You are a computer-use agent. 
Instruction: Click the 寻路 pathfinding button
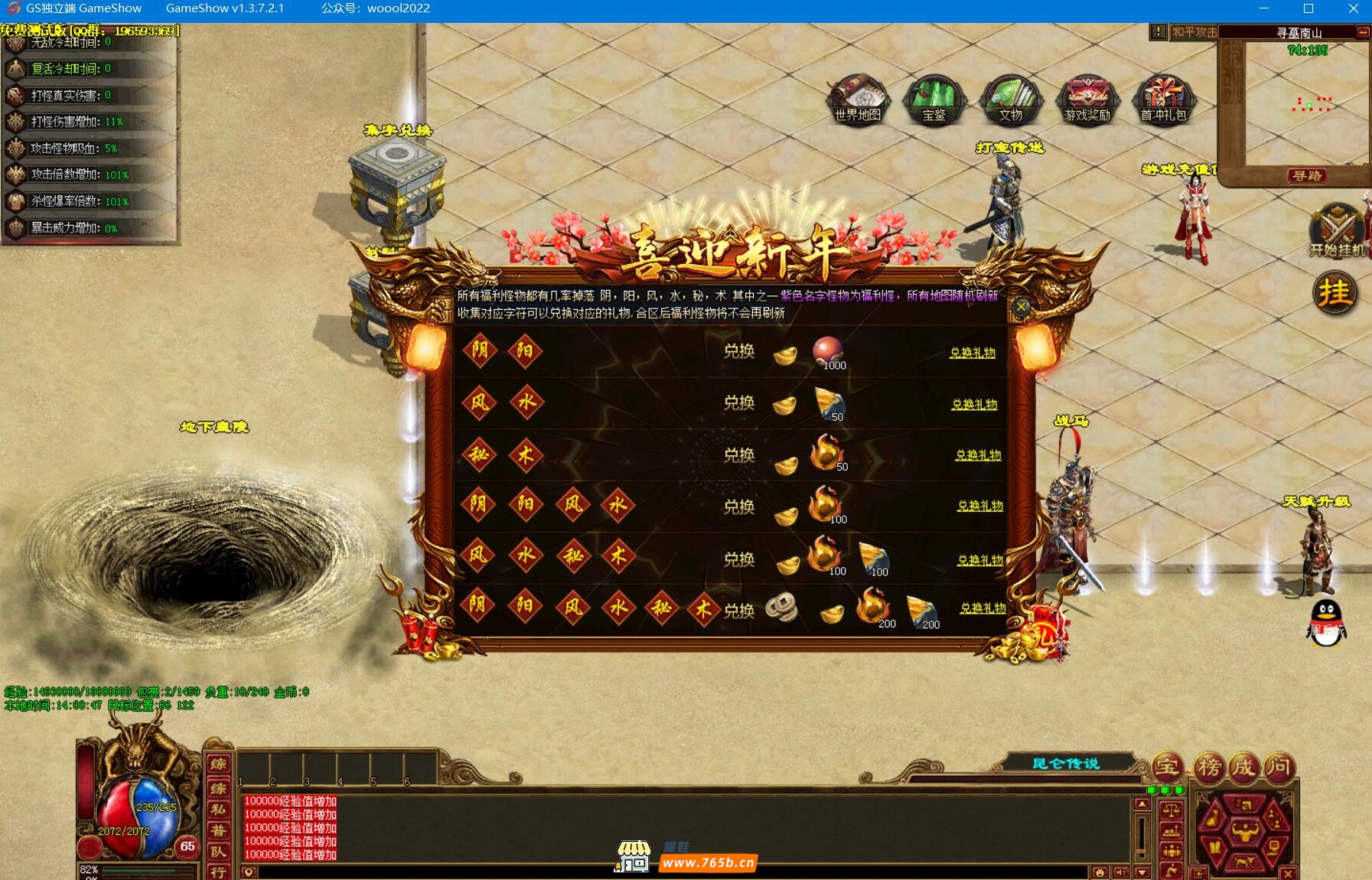pos(1307,176)
